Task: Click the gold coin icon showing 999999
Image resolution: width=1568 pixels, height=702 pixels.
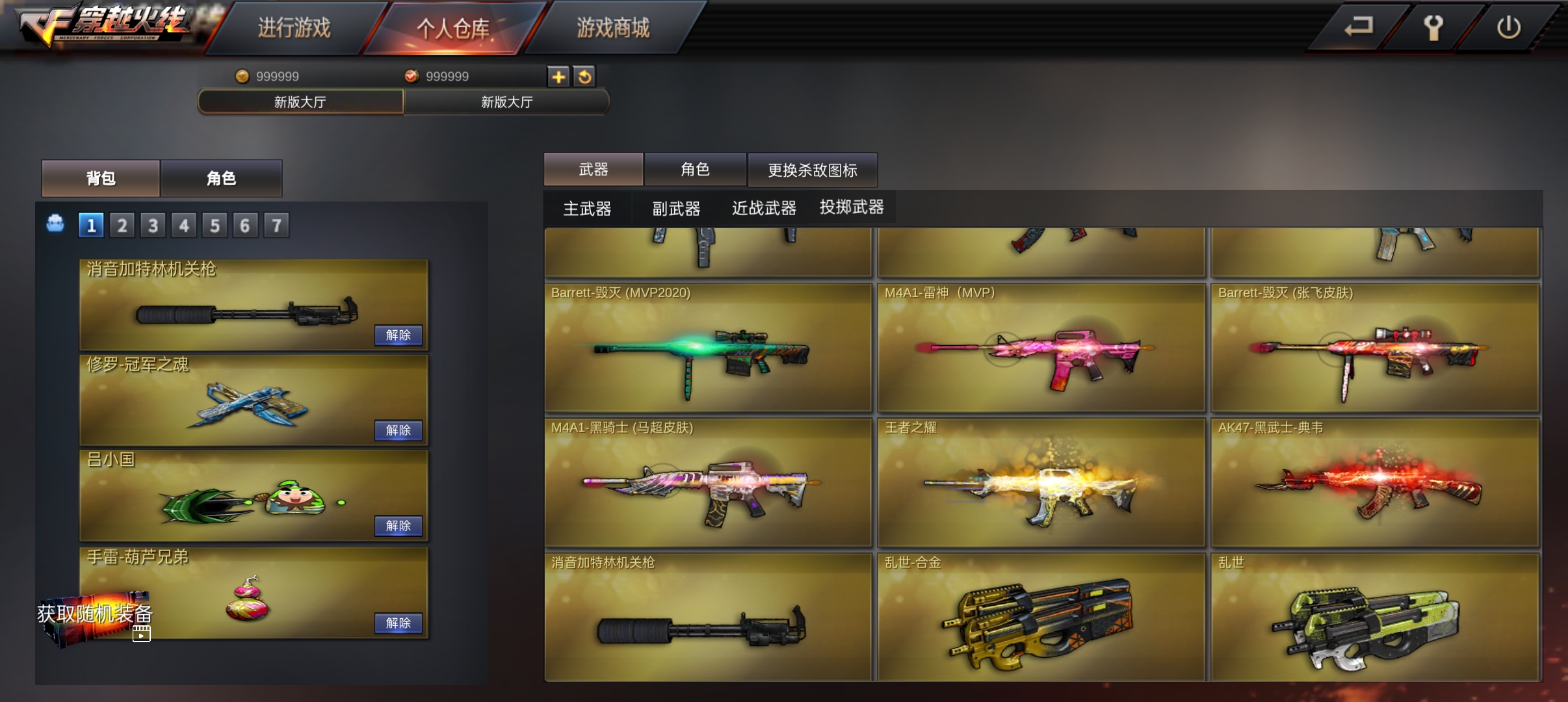Action: (x=243, y=76)
